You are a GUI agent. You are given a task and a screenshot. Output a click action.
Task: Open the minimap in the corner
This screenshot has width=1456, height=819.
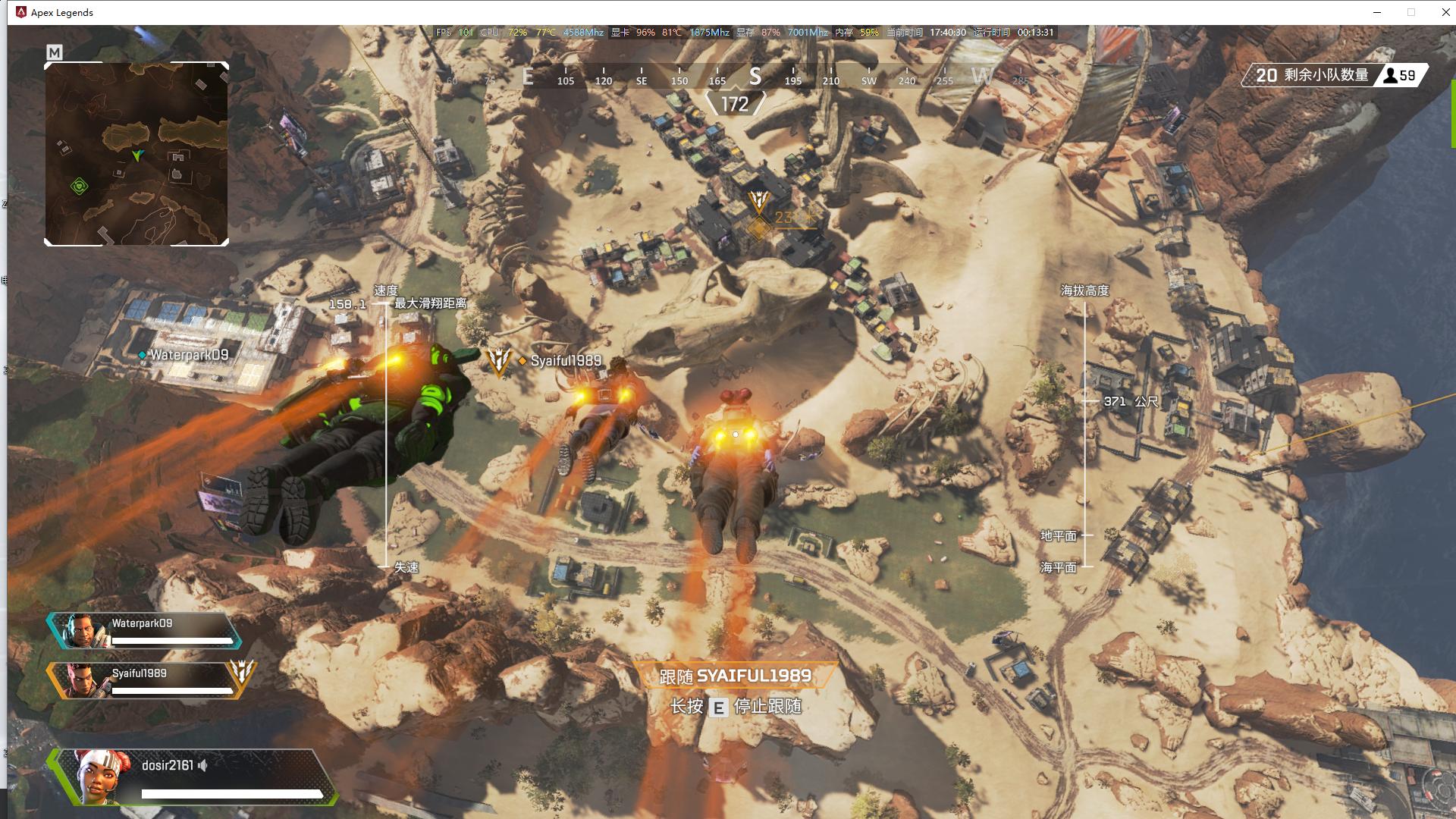136,154
